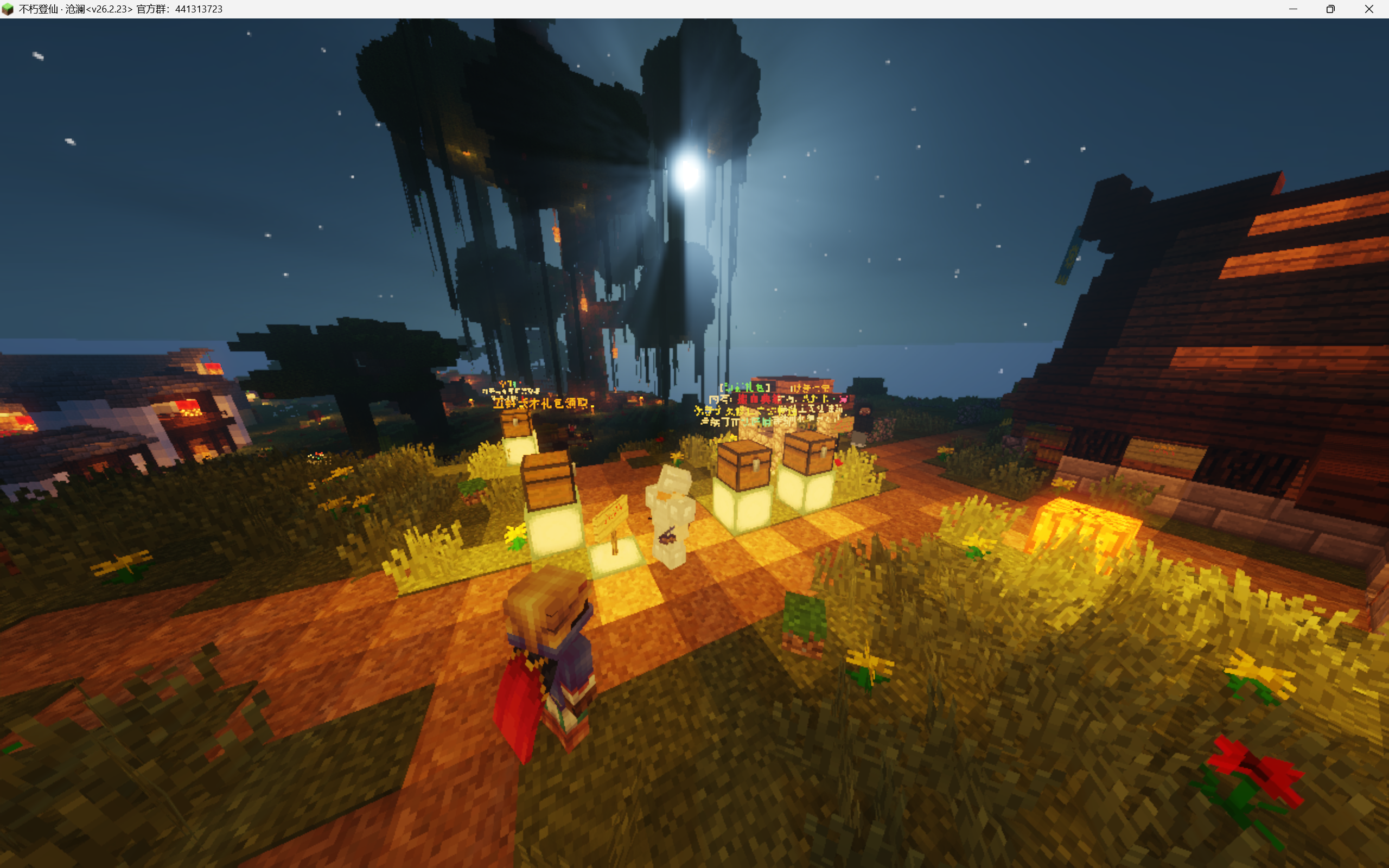
Task: Restore down the game window
Action: pos(1330,9)
